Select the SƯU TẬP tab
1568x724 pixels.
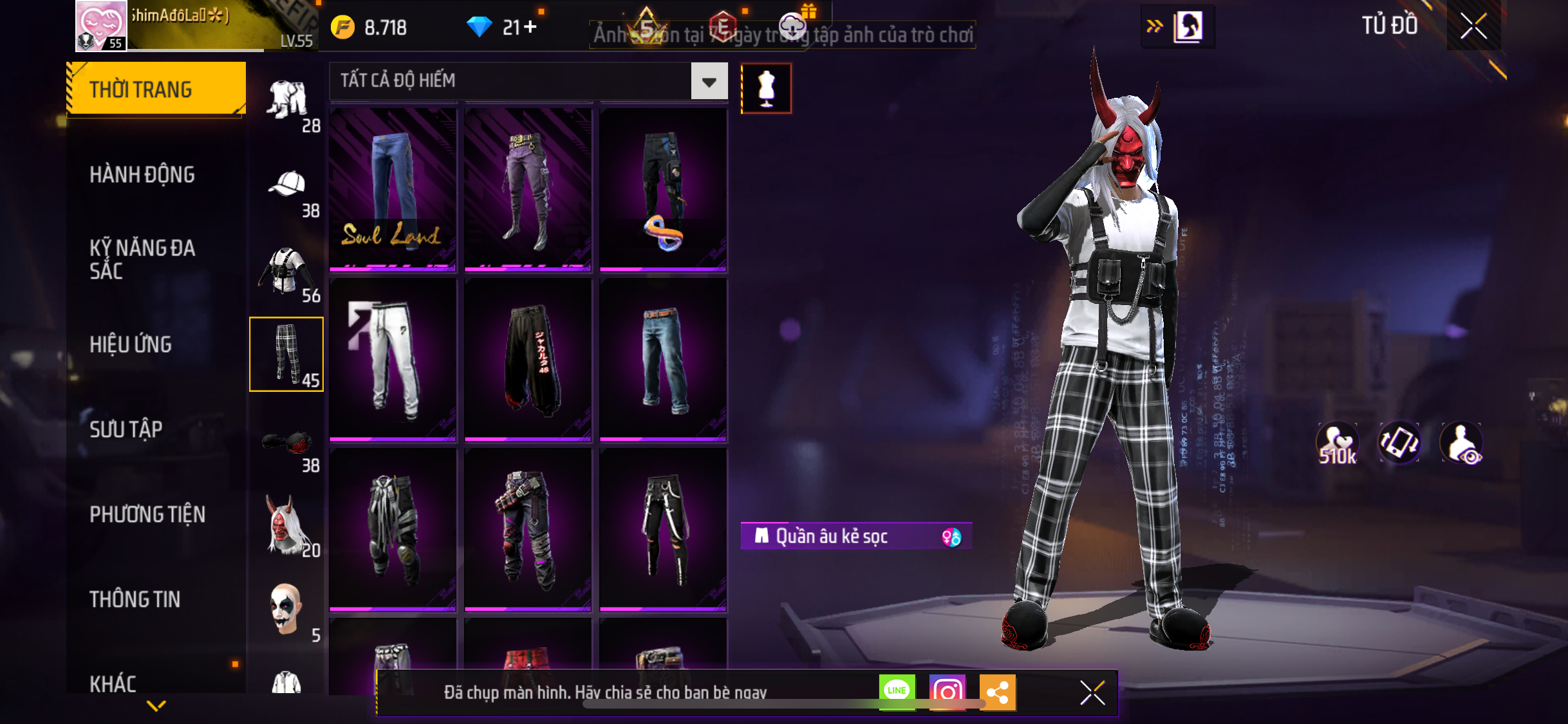click(x=126, y=429)
